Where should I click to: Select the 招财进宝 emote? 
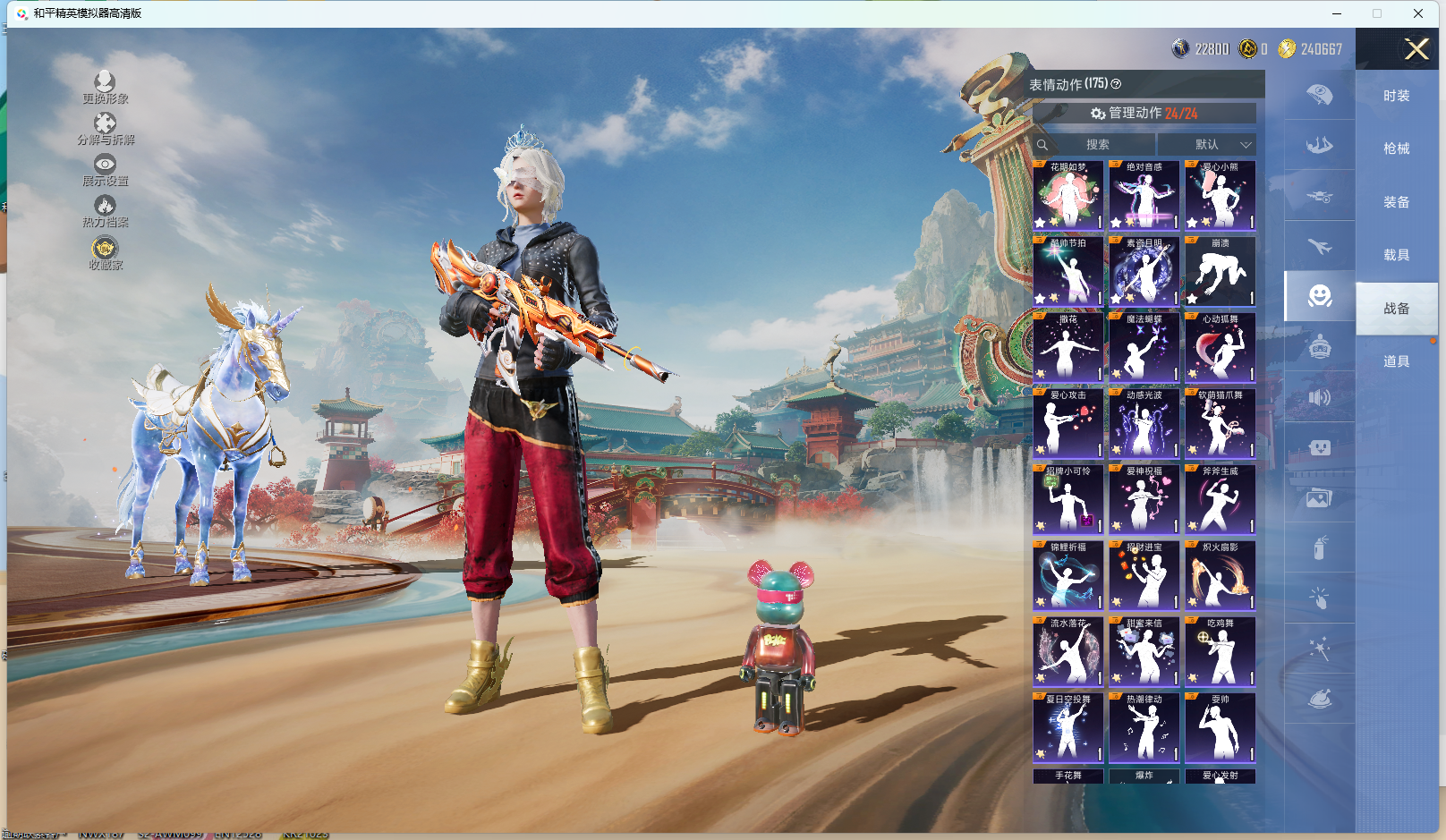[x=1144, y=576]
